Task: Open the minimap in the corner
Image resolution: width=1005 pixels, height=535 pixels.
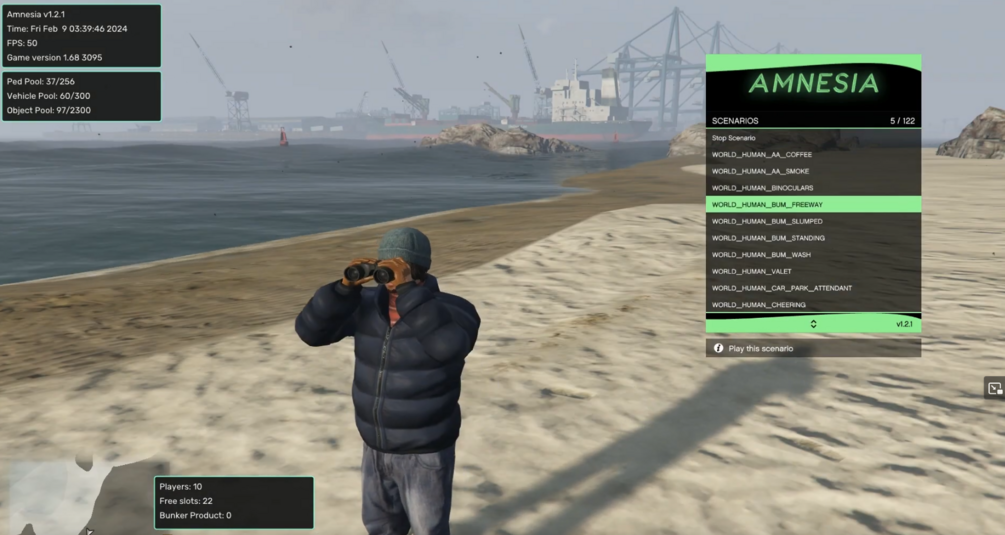Action: pyautogui.click(x=70, y=495)
